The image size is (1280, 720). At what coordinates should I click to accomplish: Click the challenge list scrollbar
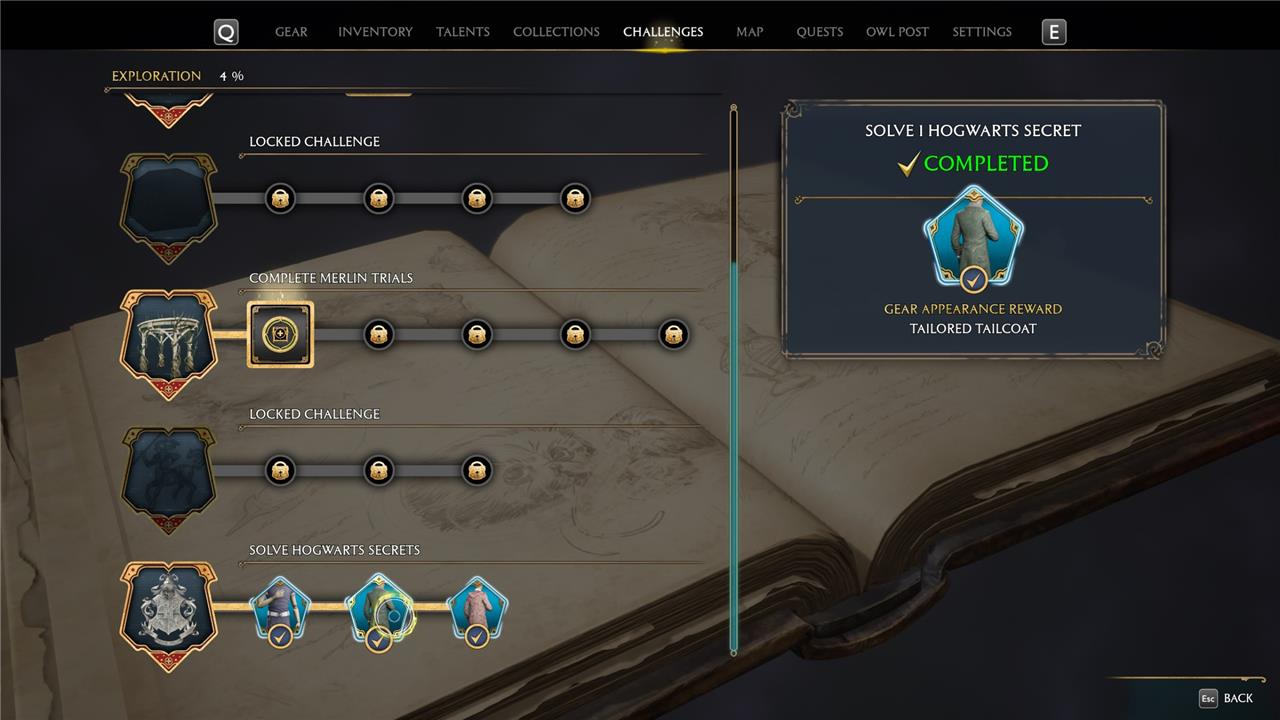point(734,450)
